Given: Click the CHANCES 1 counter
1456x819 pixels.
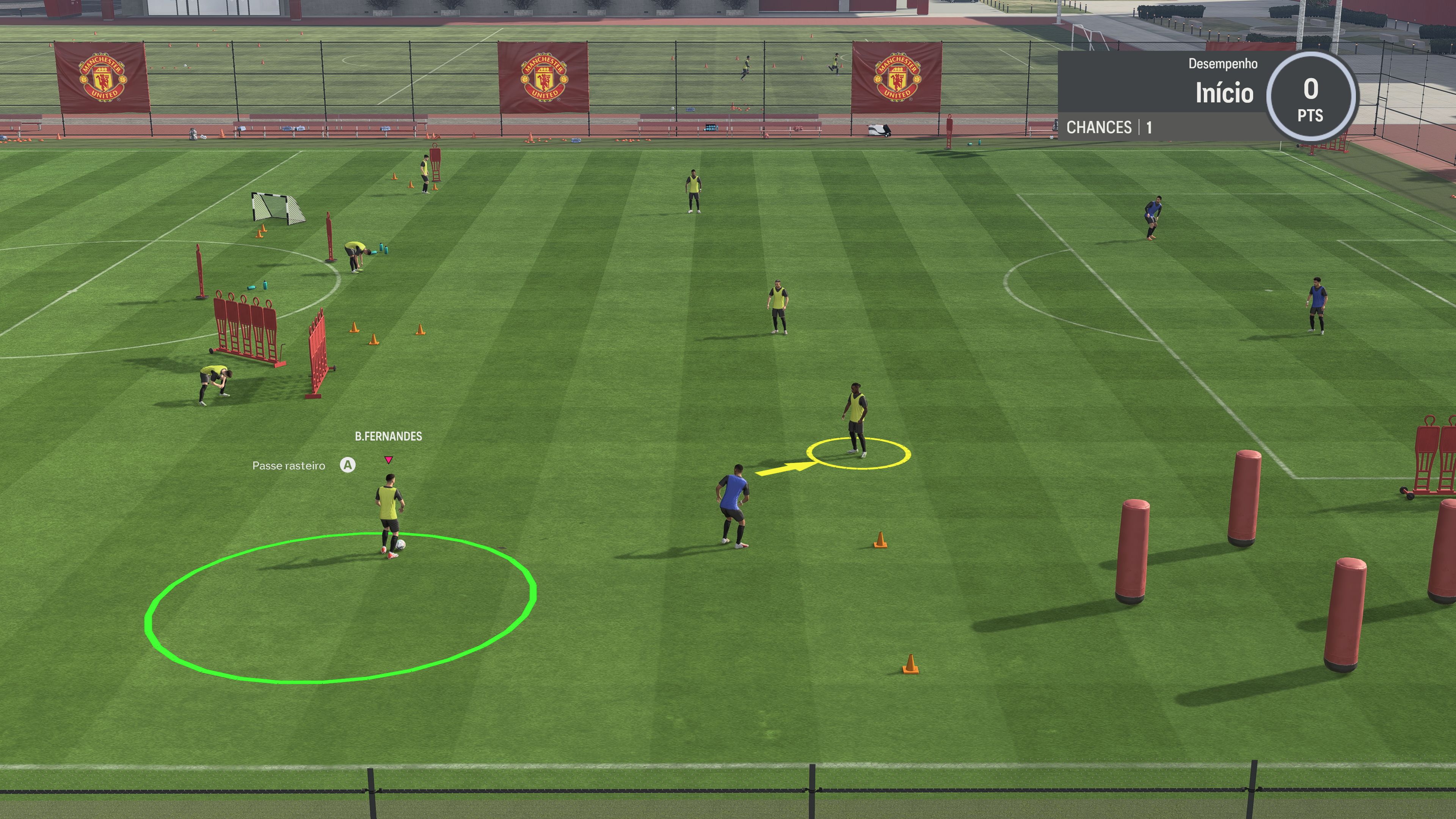Looking at the screenshot, I should [1111, 127].
